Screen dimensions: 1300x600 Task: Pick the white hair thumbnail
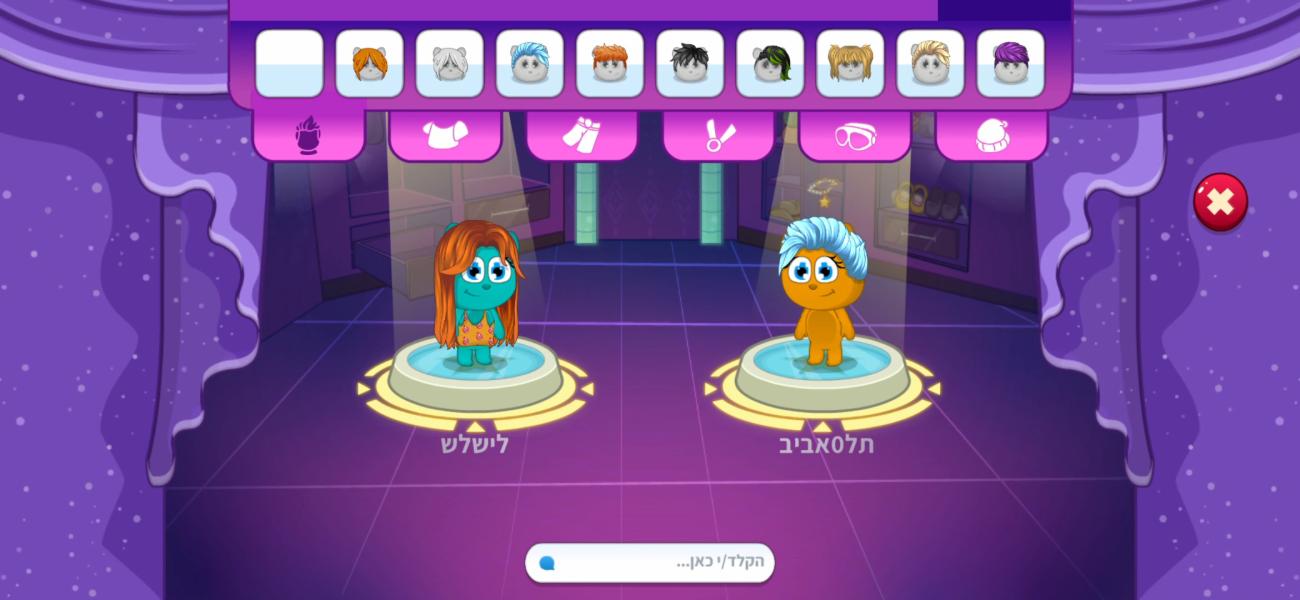click(449, 63)
